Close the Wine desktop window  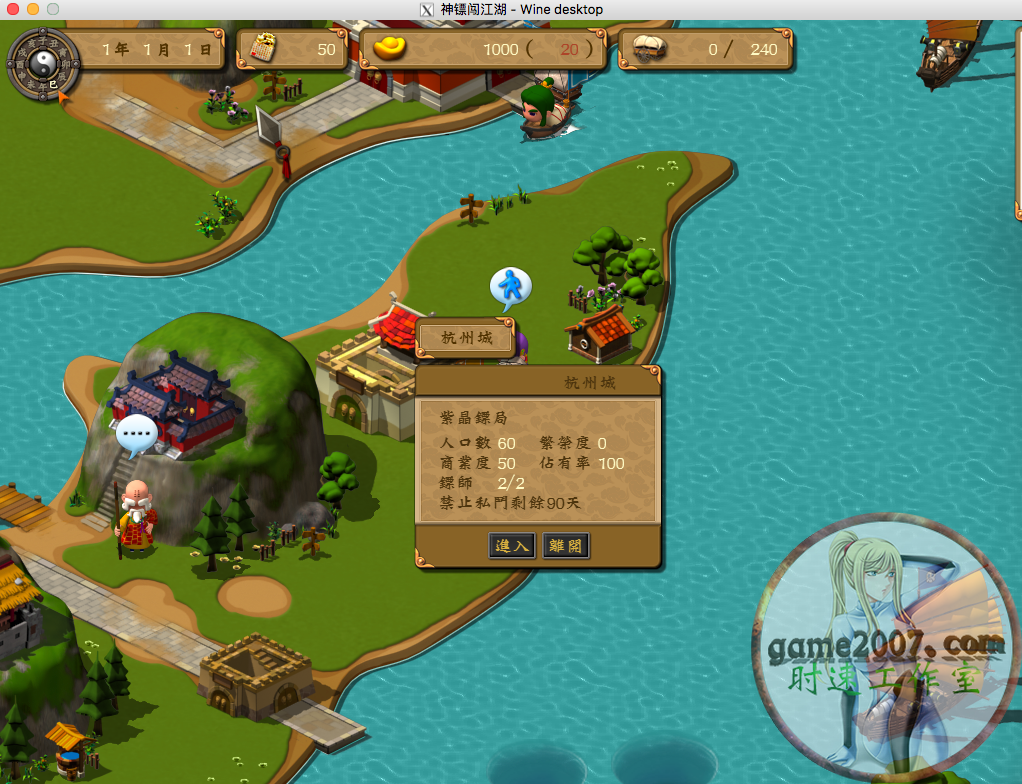13,9
